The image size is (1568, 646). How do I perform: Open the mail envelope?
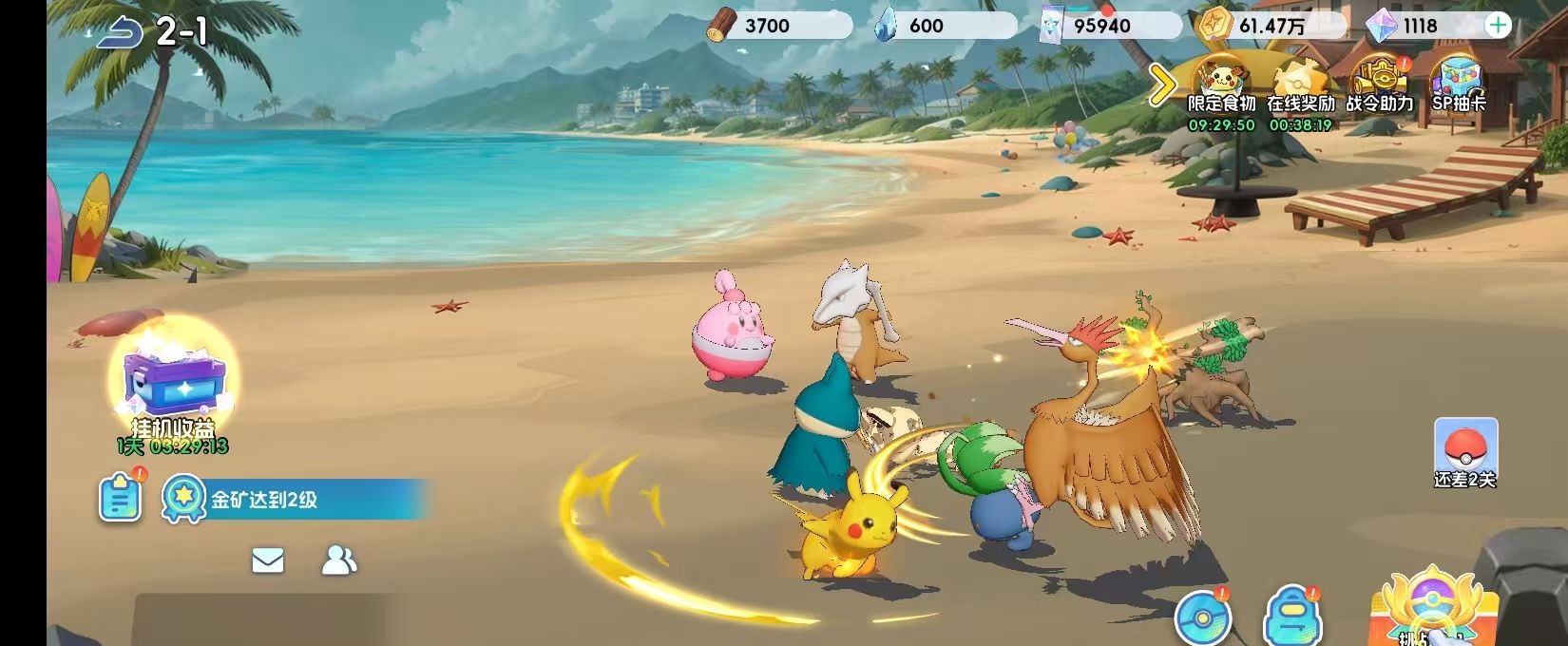(268, 560)
